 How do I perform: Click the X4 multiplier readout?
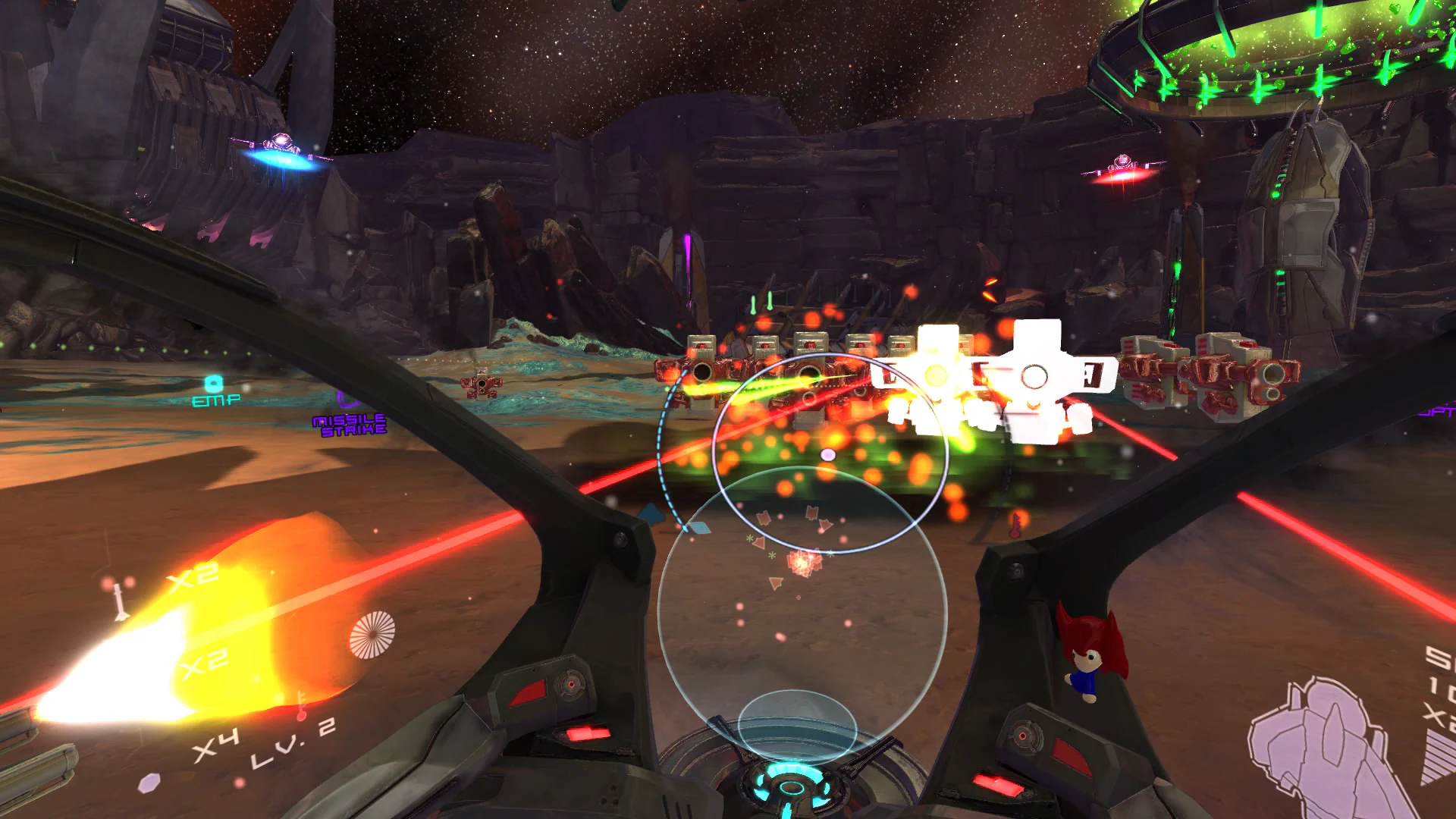click(218, 740)
